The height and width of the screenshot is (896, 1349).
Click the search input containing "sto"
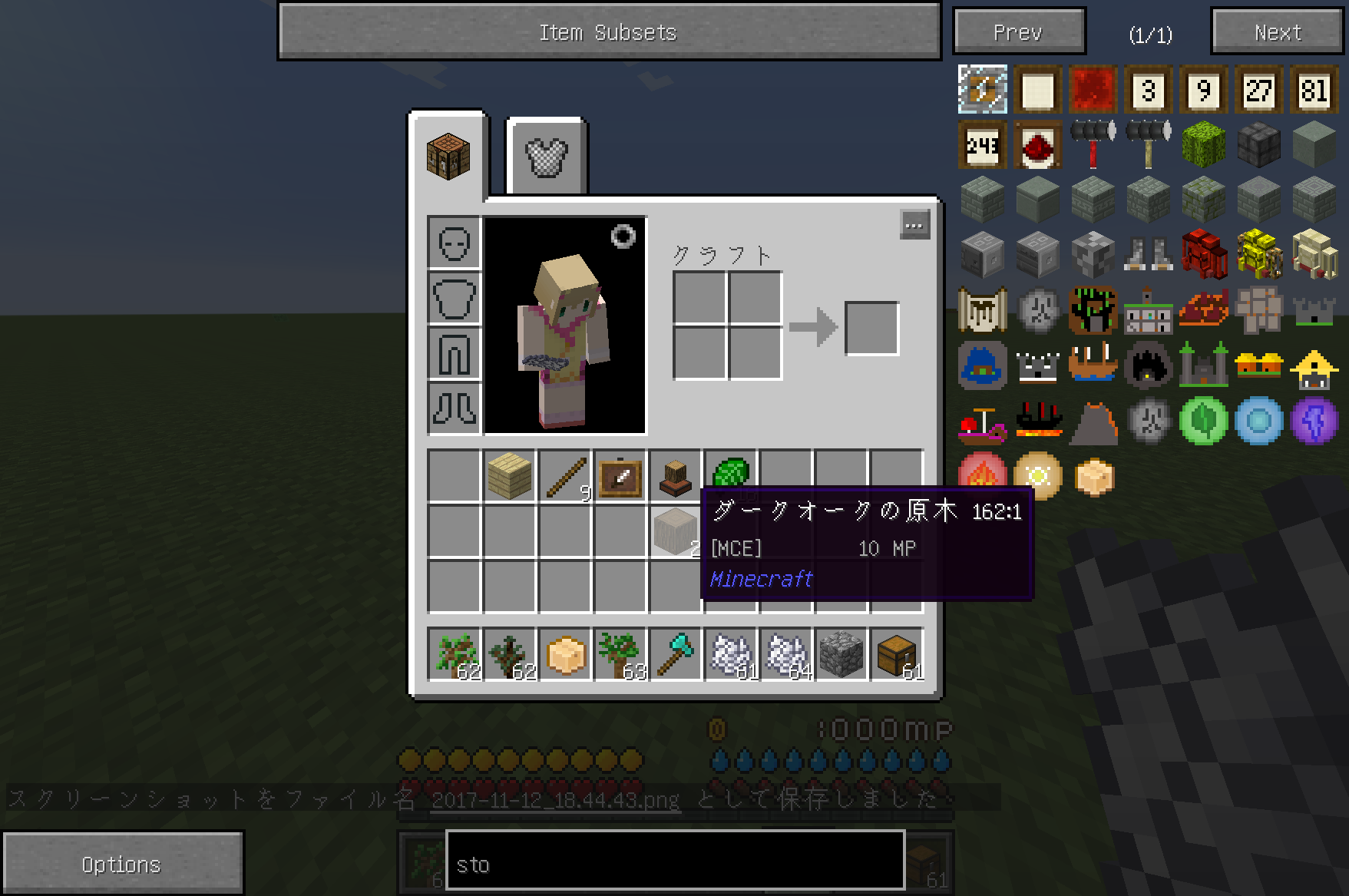point(676,864)
